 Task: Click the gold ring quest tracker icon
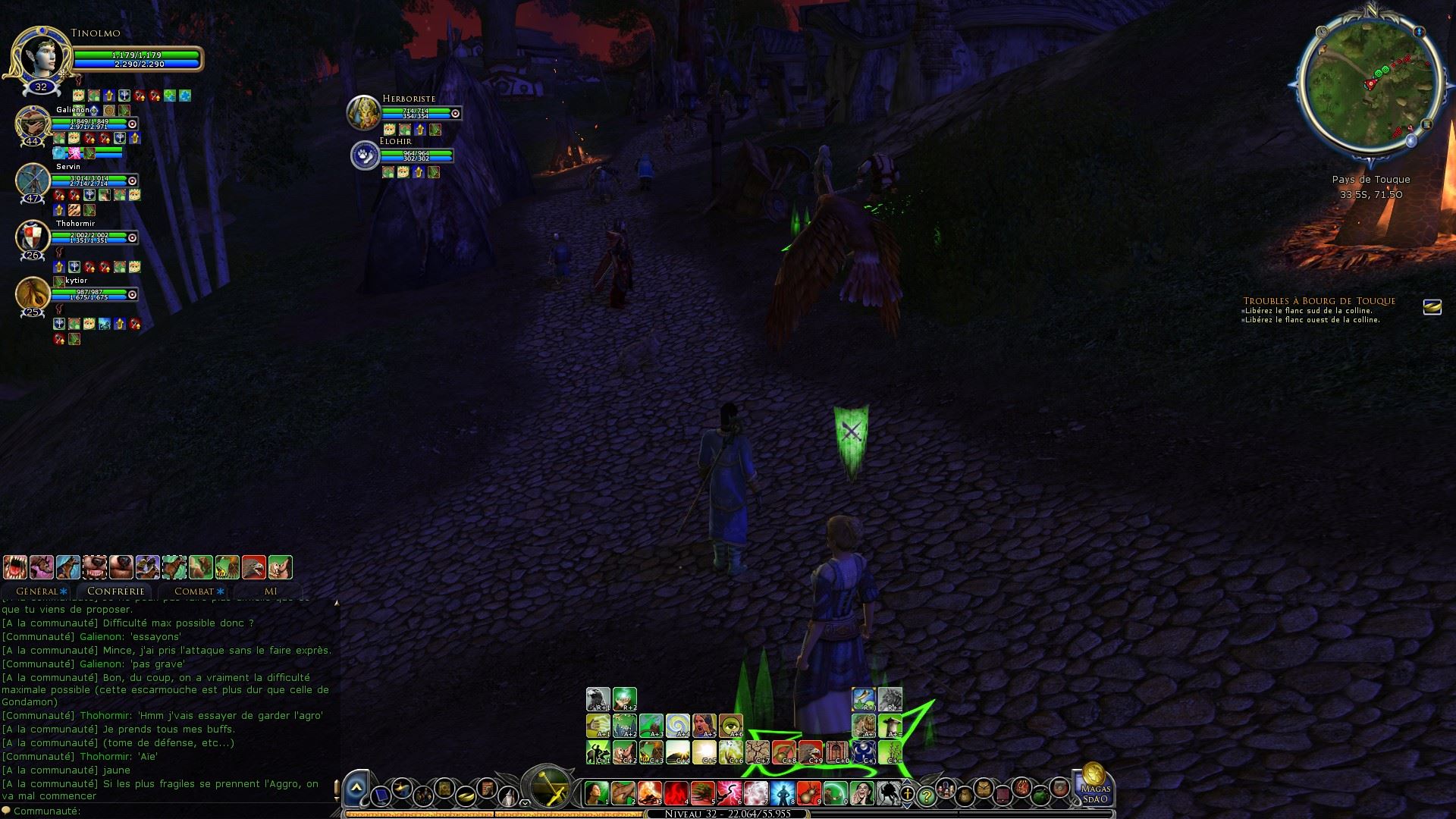[x=1432, y=306]
